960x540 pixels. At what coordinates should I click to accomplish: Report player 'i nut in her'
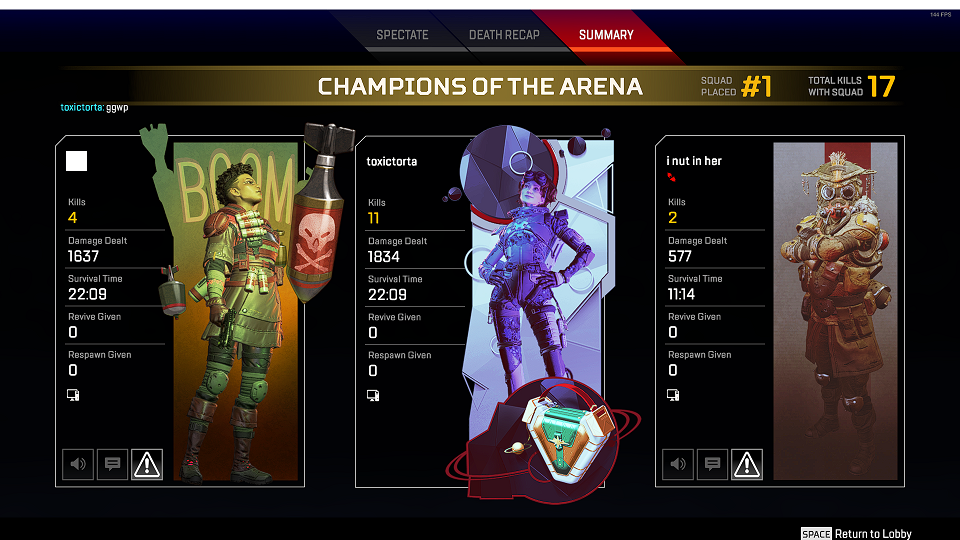pyautogui.click(x=747, y=464)
